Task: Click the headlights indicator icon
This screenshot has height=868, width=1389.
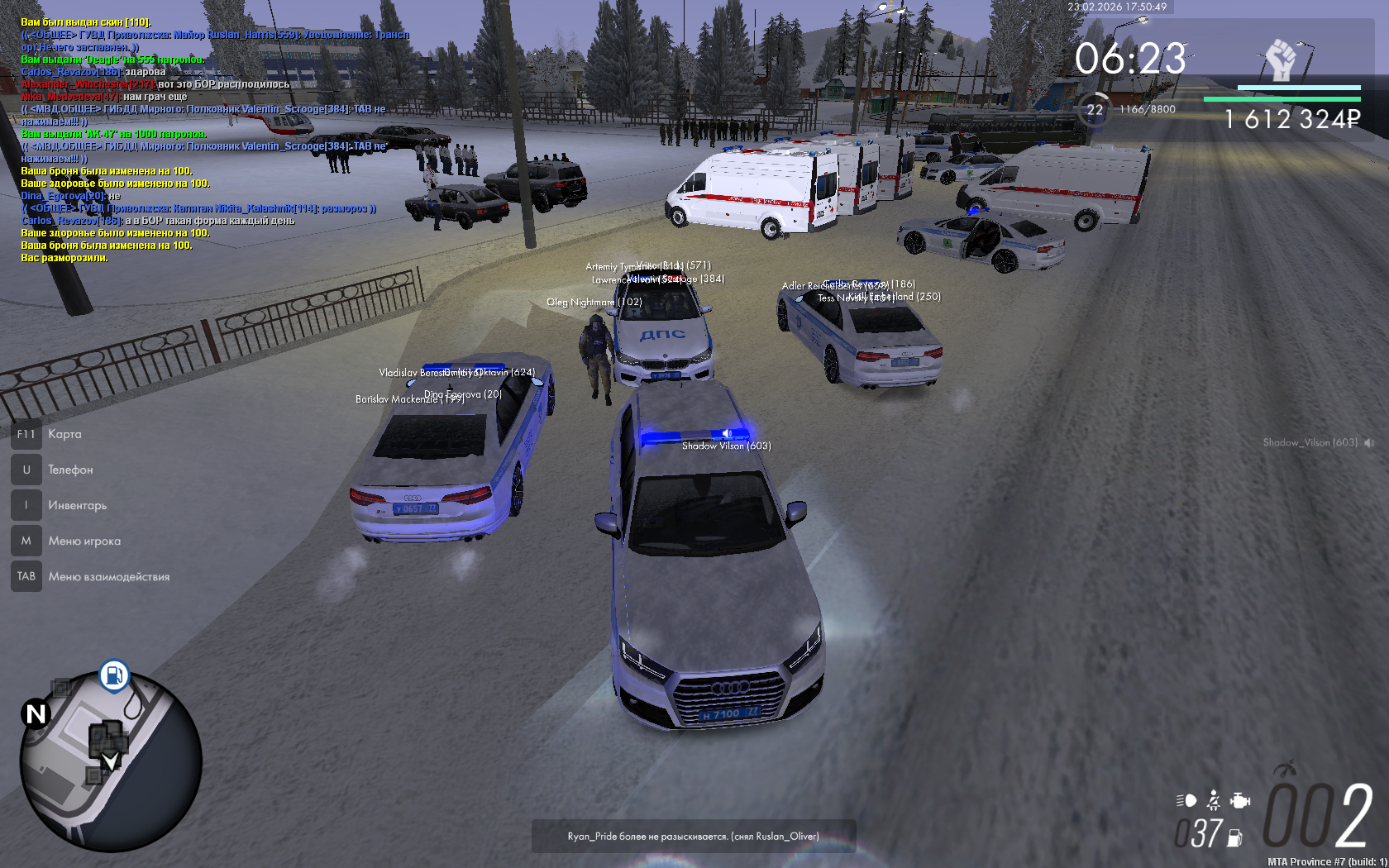Action: 1186,800
